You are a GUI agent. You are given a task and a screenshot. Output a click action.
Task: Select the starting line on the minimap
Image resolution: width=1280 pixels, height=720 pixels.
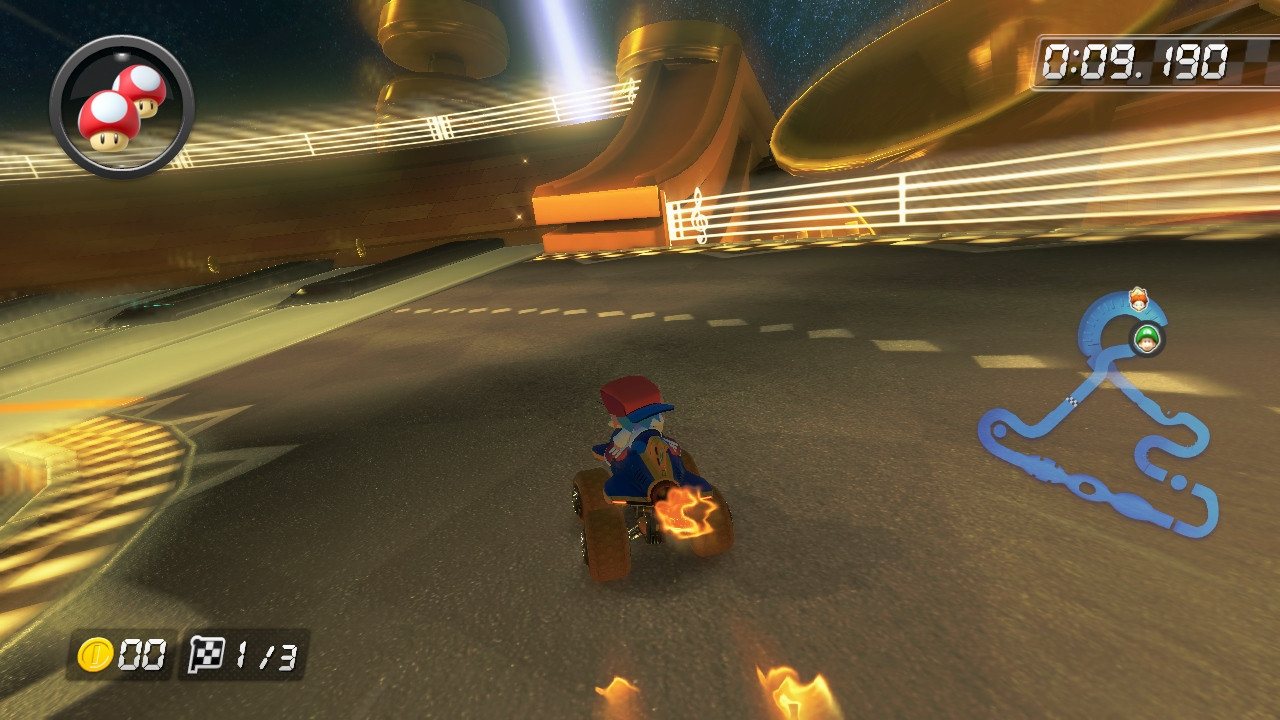(x=1072, y=401)
